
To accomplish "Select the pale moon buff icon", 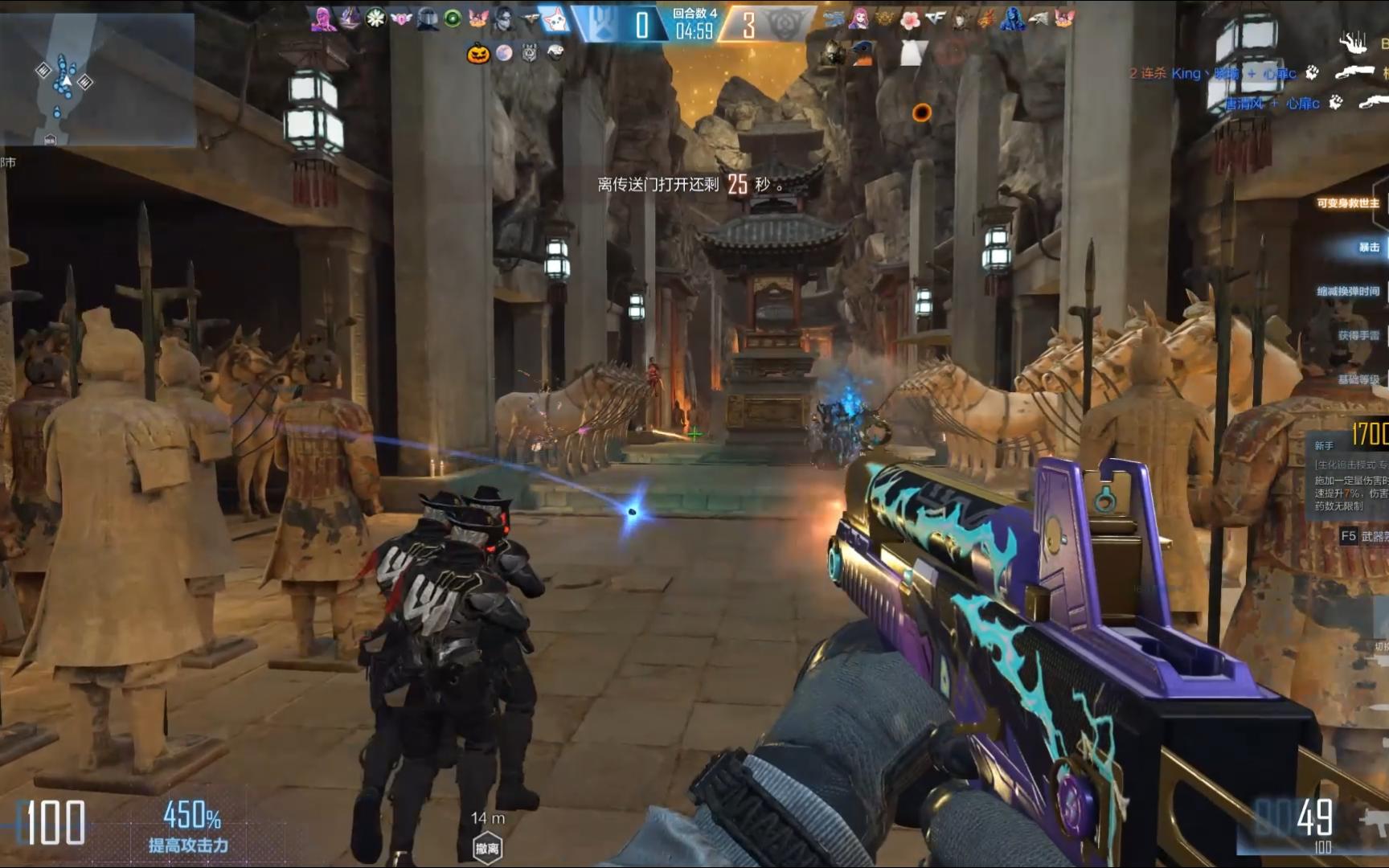I will click(504, 53).
